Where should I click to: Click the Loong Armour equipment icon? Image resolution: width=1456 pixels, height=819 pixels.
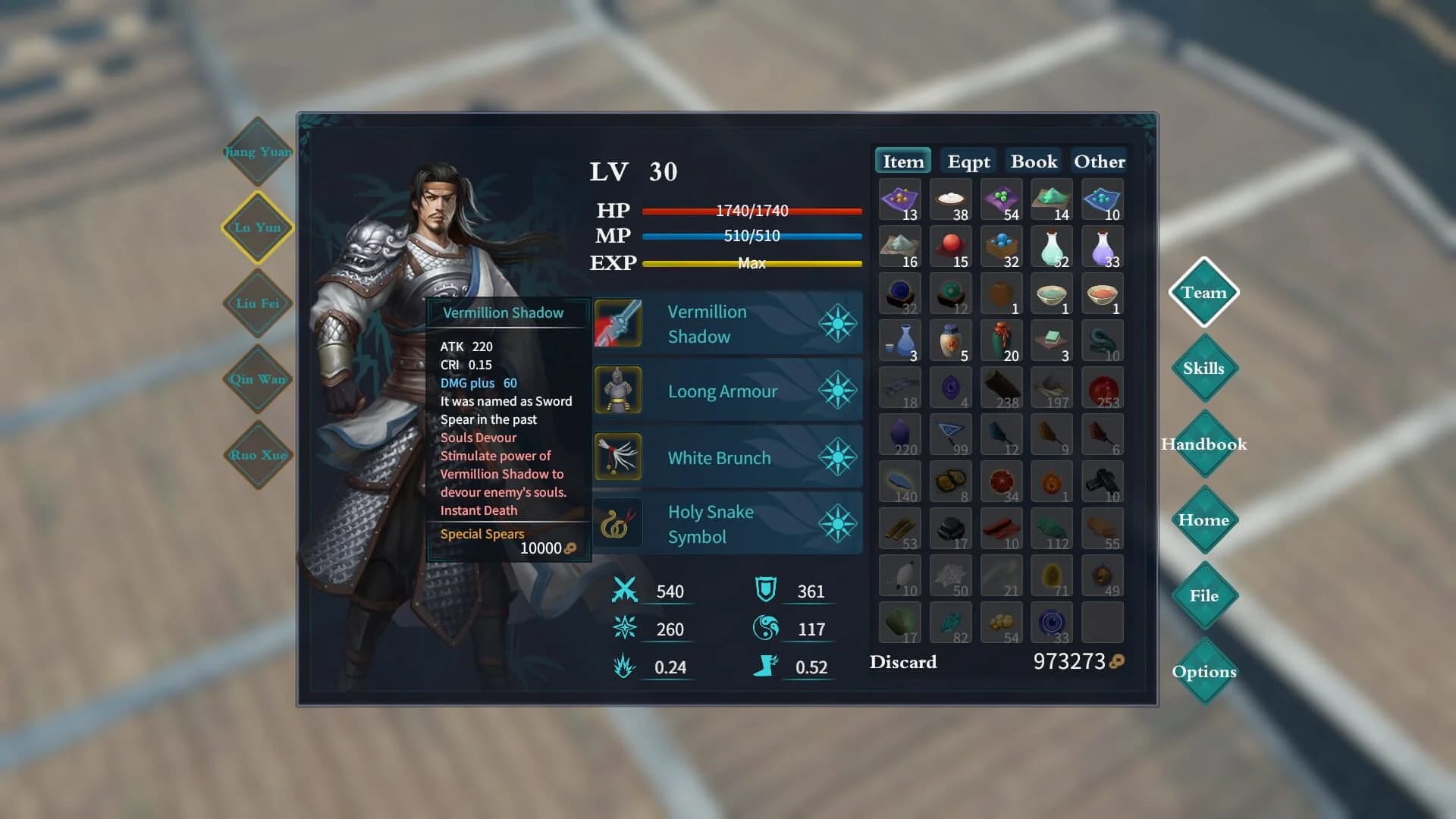click(618, 389)
